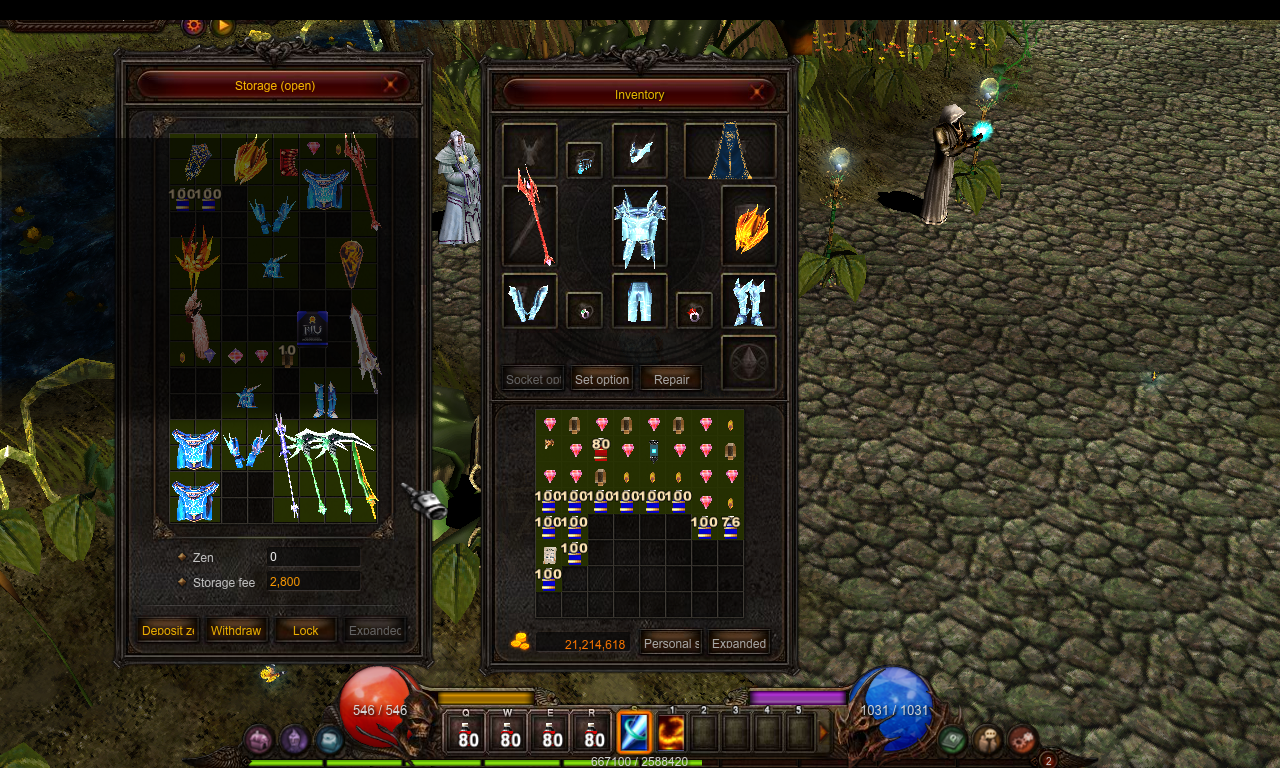Image resolution: width=1280 pixels, height=768 pixels.
Task: Select the equipped blue cape slot
Action: click(x=730, y=151)
